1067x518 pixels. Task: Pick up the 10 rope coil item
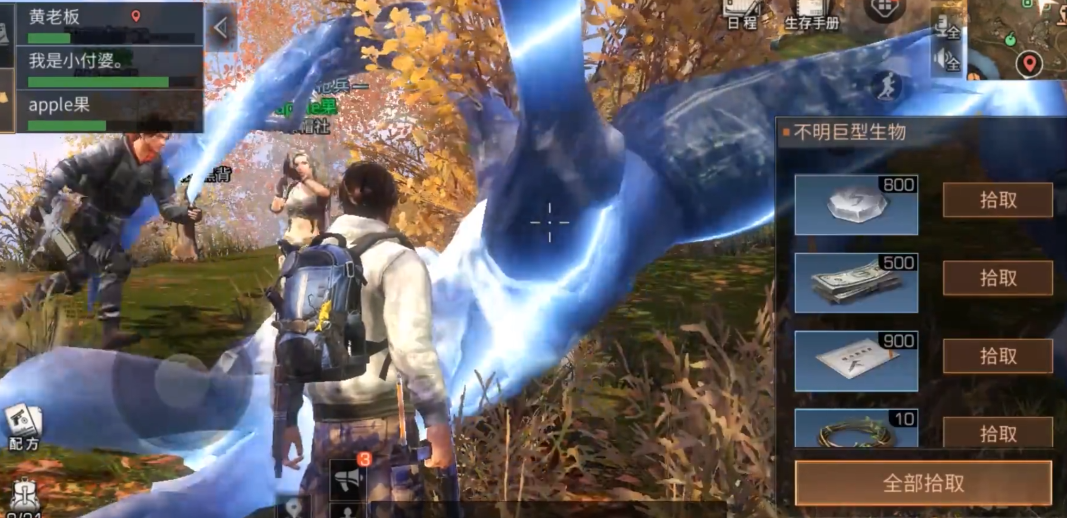tap(997, 433)
